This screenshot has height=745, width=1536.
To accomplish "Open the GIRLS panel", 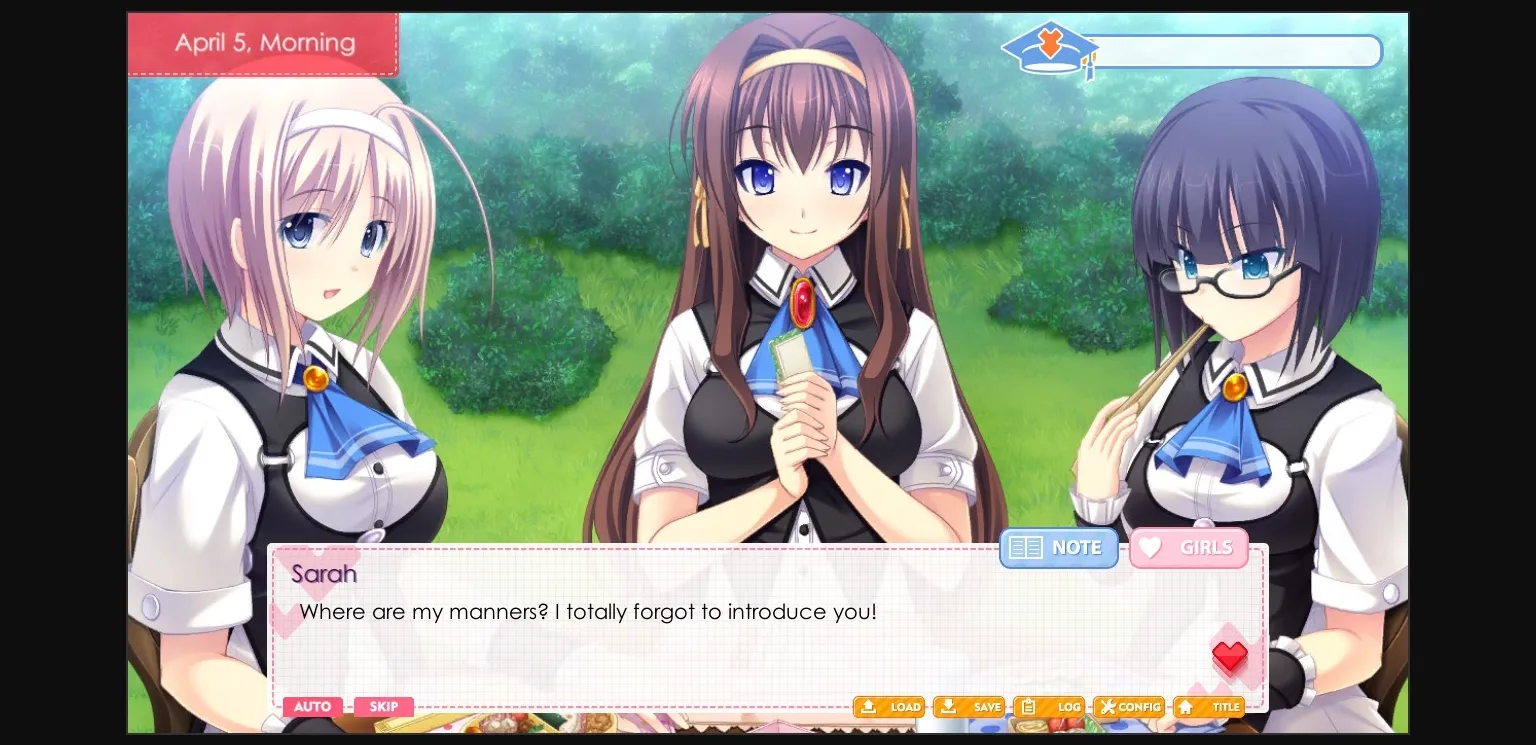I will coord(1189,547).
